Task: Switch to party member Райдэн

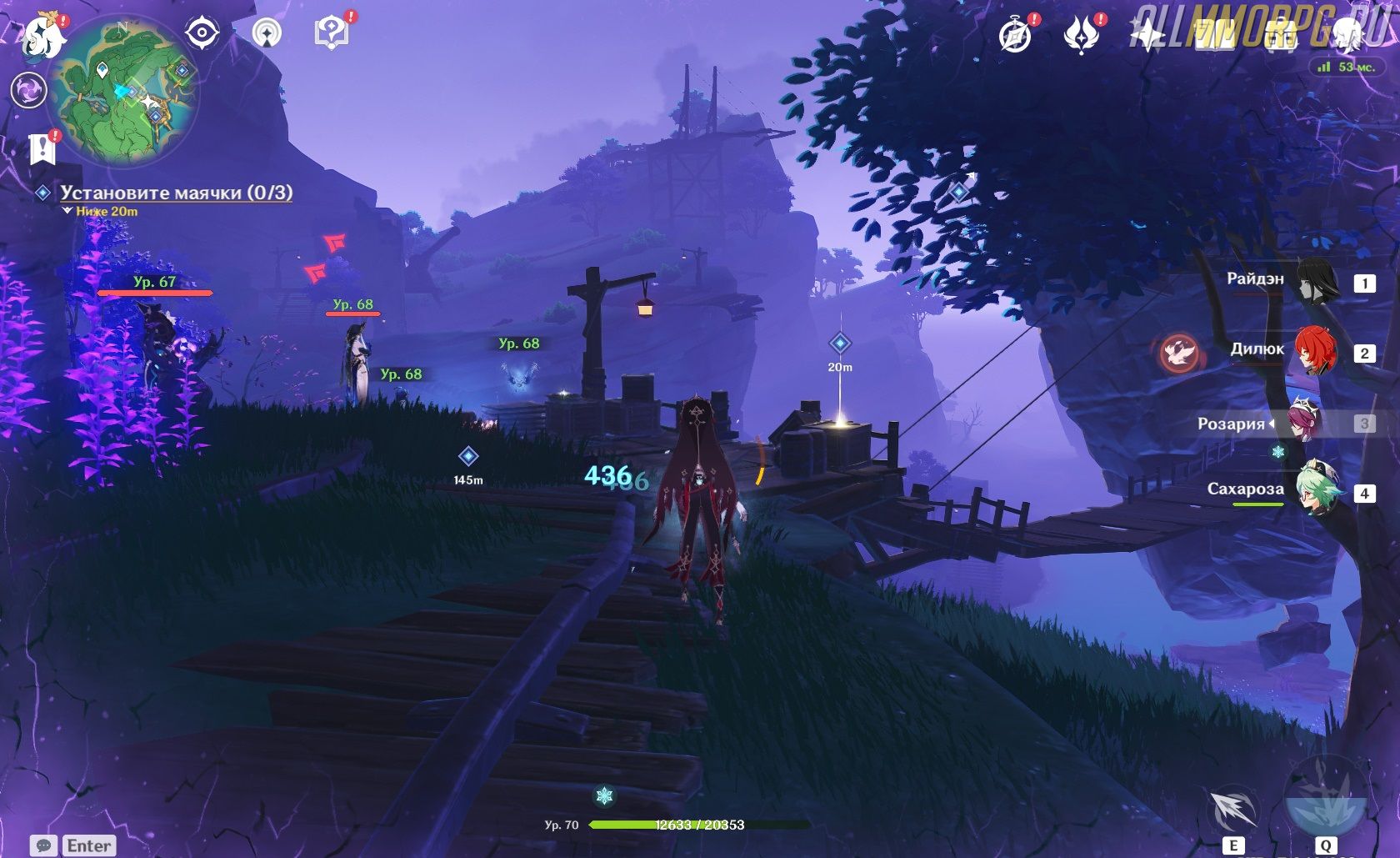Action: [x=1317, y=282]
